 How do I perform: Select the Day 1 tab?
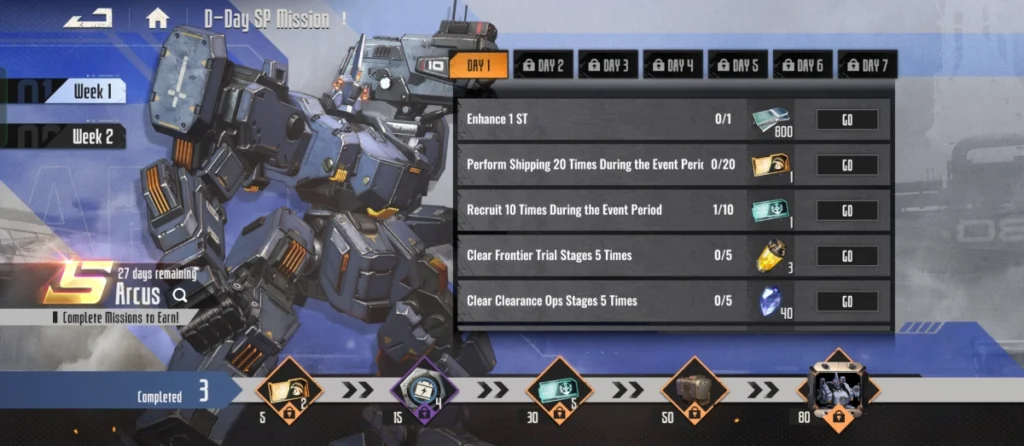[479, 66]
